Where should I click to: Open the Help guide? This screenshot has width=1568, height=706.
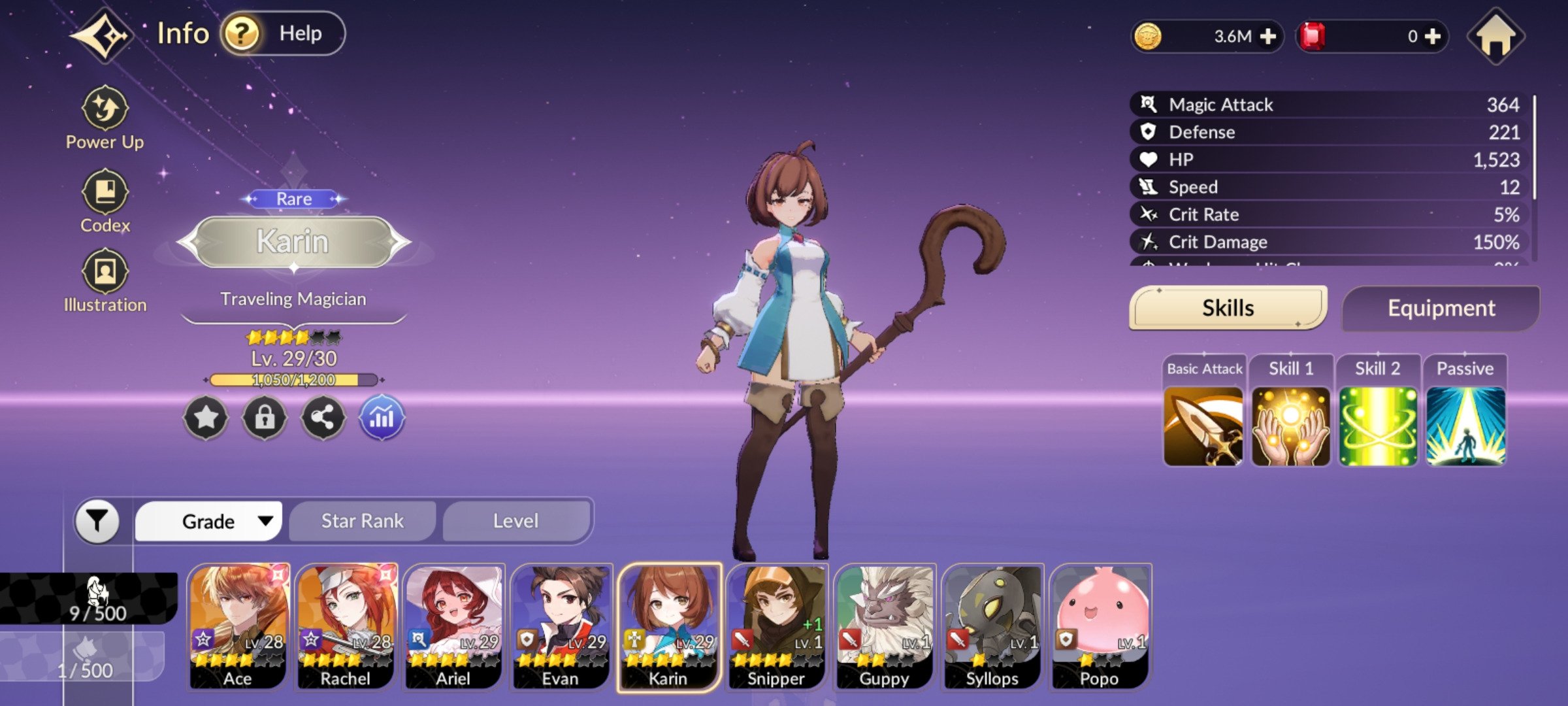[x=282, y=33]
